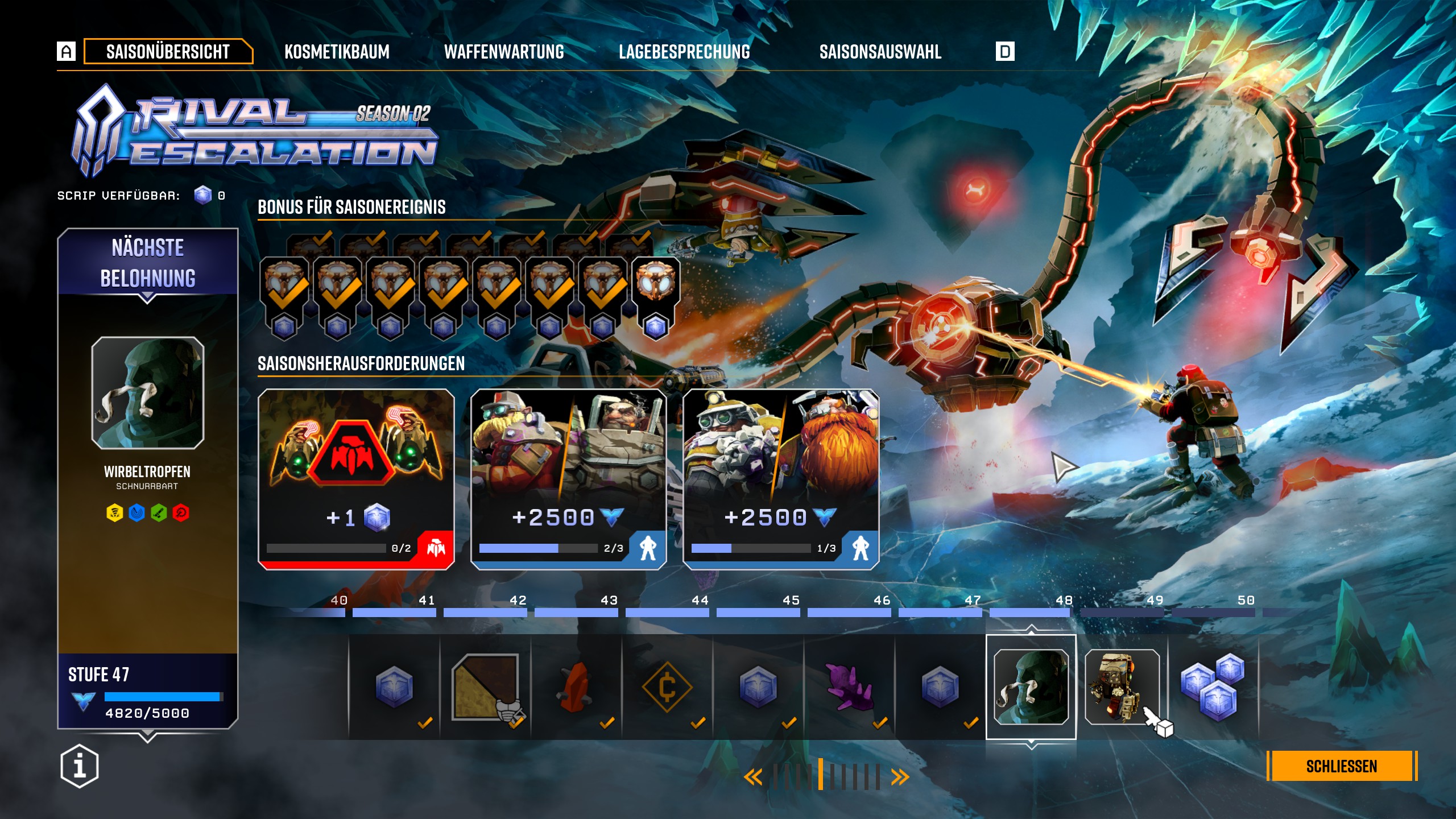The image size is (1456, 819).
Task: Choose the purple crystal mineral reward
Action: (x=849, y=686)
